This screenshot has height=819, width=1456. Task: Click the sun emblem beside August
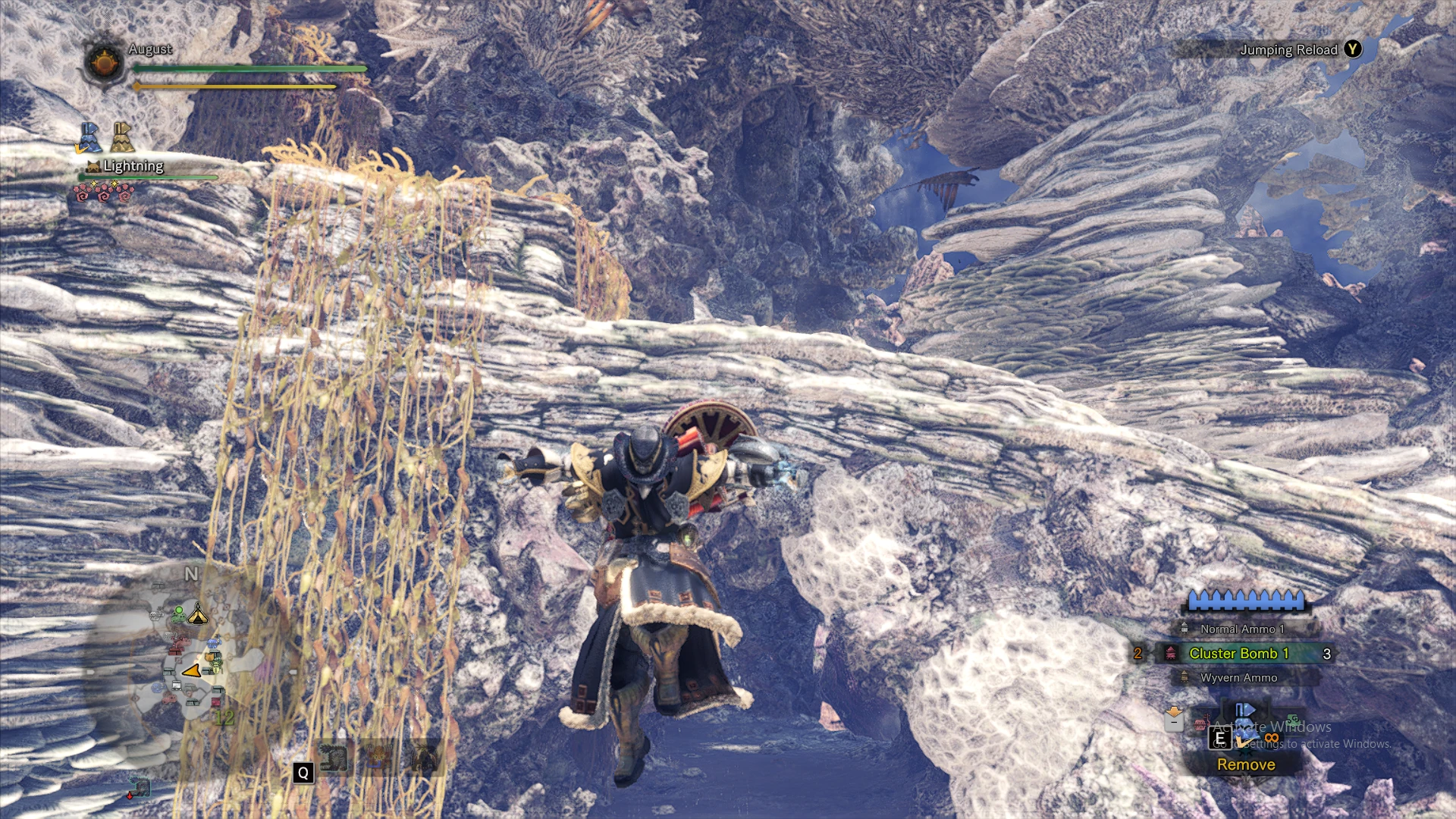pos(104,62)
